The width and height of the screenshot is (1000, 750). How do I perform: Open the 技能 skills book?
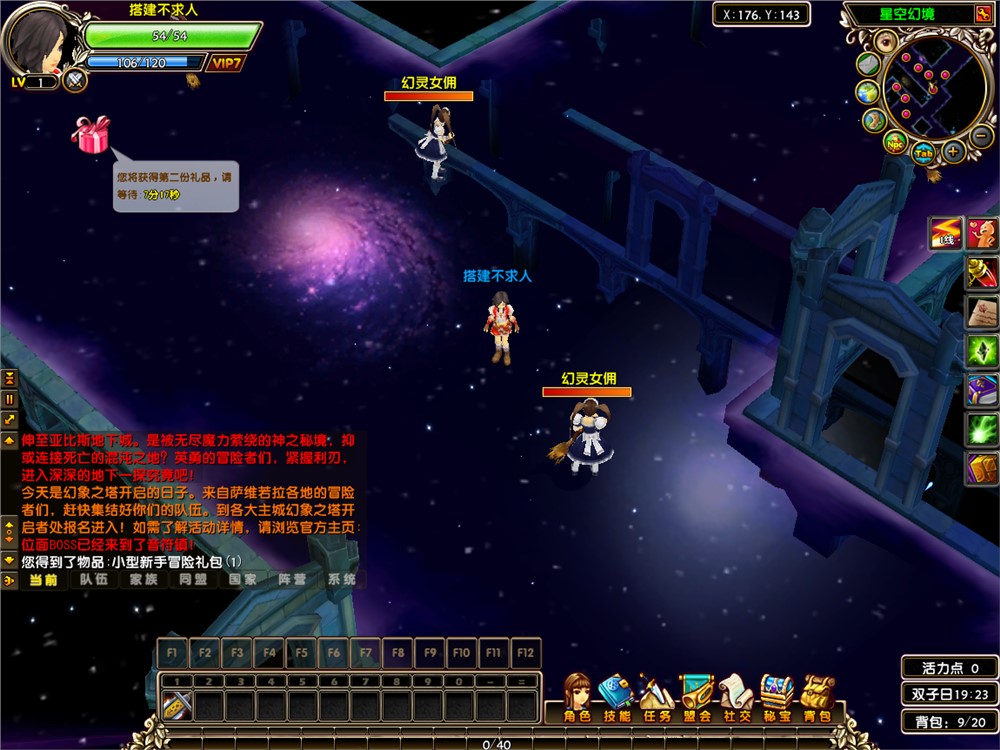click(x=616, y=697)
